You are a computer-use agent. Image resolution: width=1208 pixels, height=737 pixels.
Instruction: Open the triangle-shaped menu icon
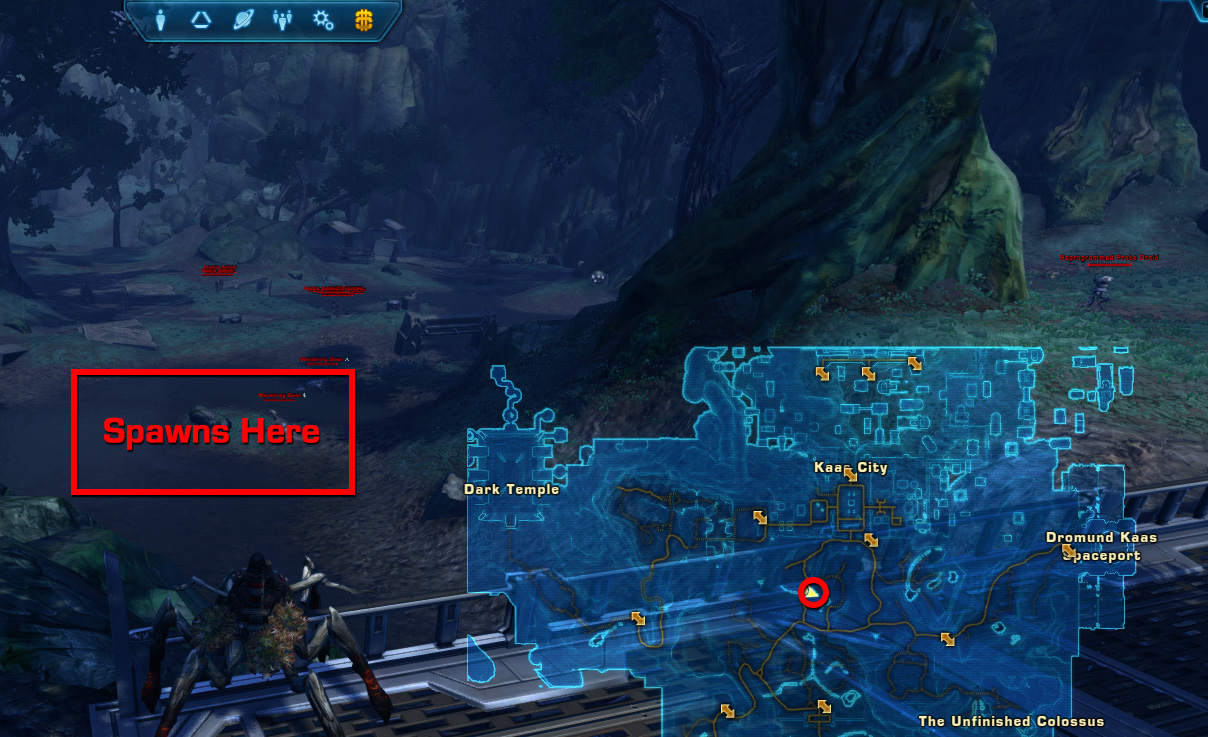[x=200, y=19]
